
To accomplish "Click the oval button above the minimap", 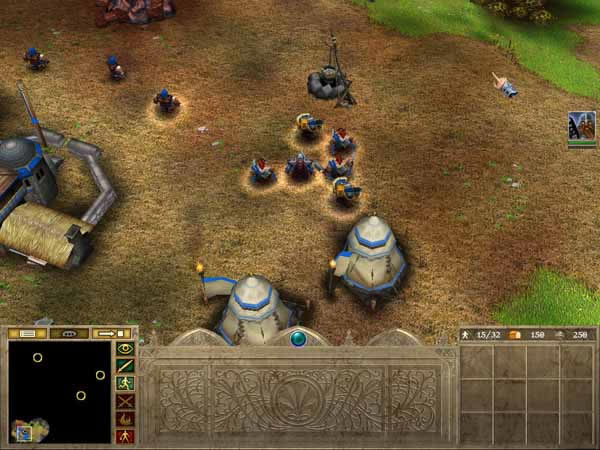I will click(x=69, y=333).
